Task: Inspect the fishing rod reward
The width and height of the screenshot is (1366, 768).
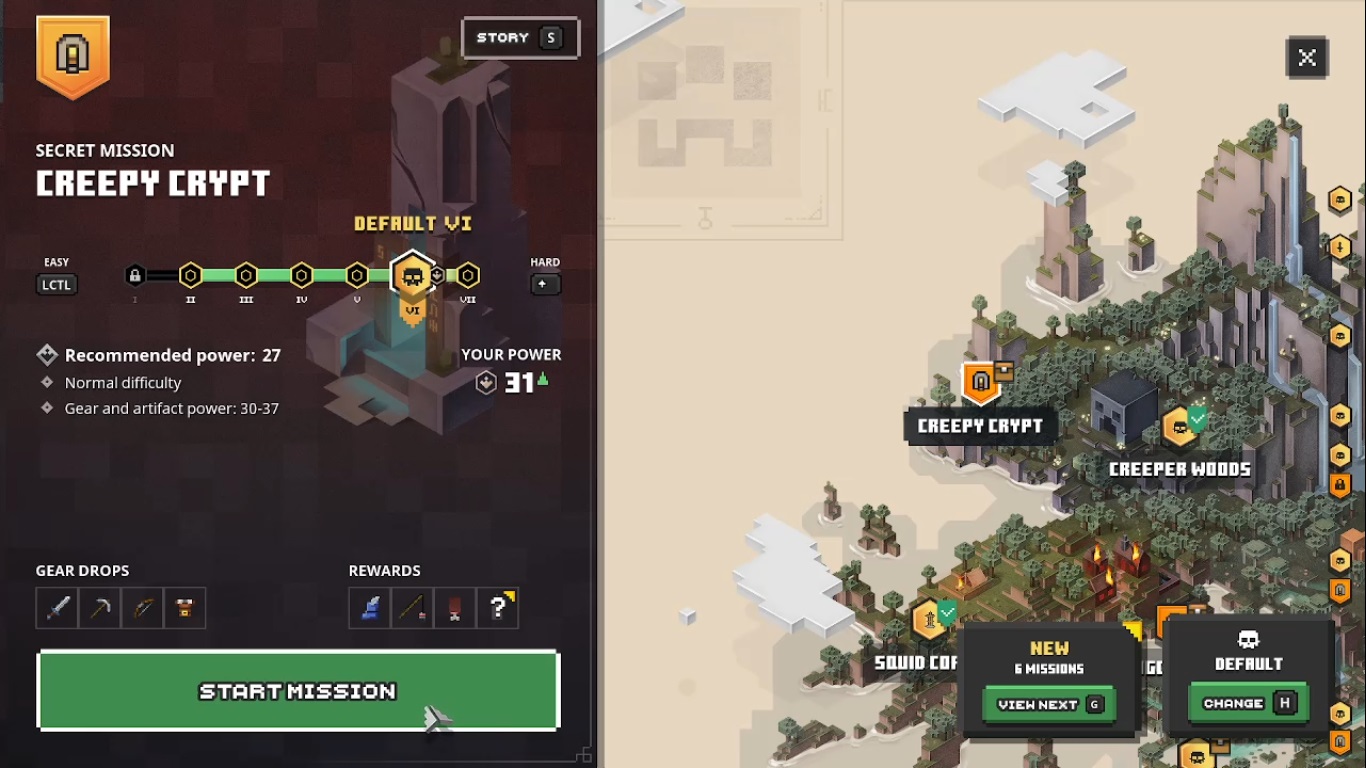Action: point(412,608)
